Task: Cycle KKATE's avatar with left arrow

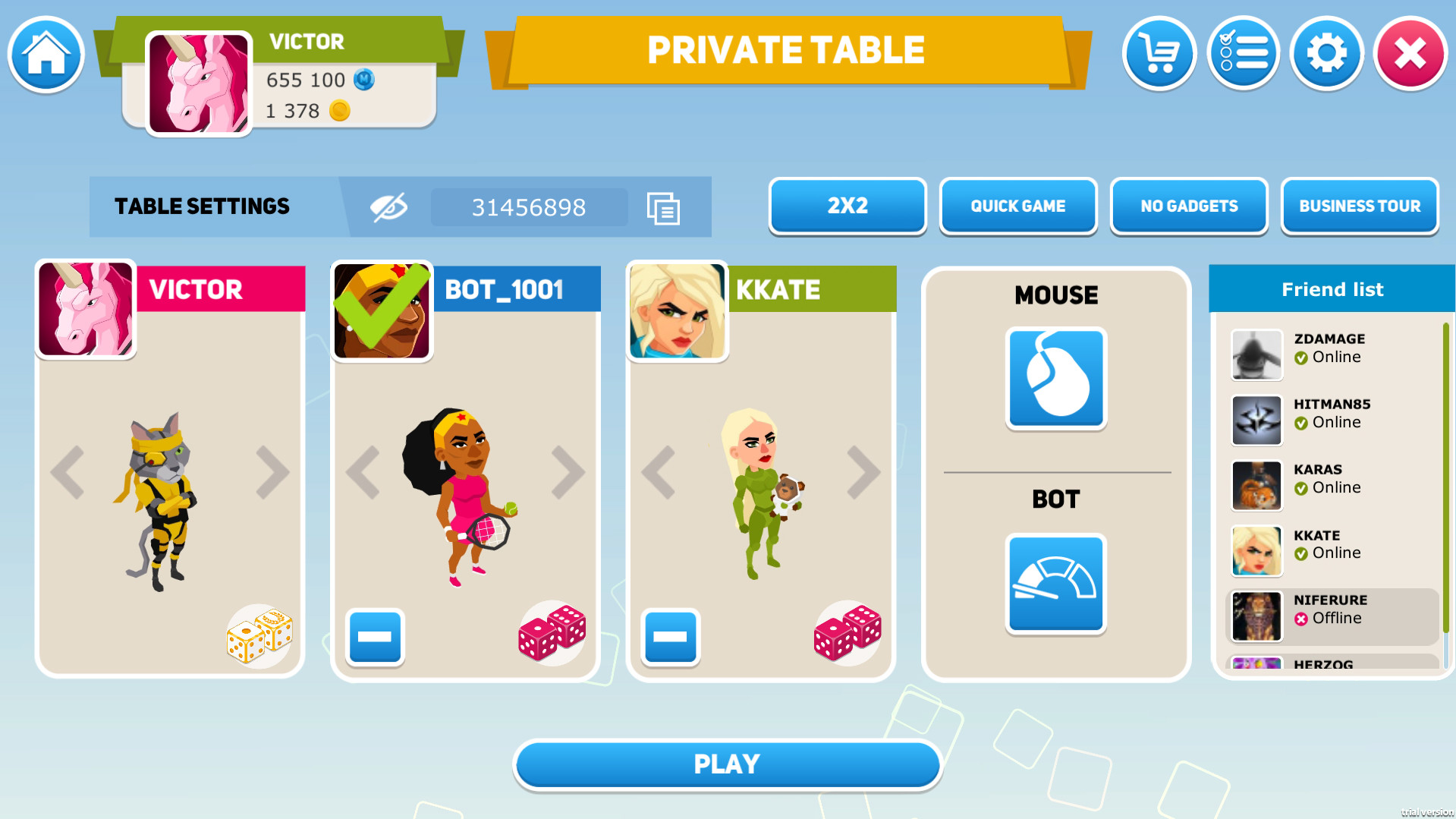Action: (x=659, y=471)
